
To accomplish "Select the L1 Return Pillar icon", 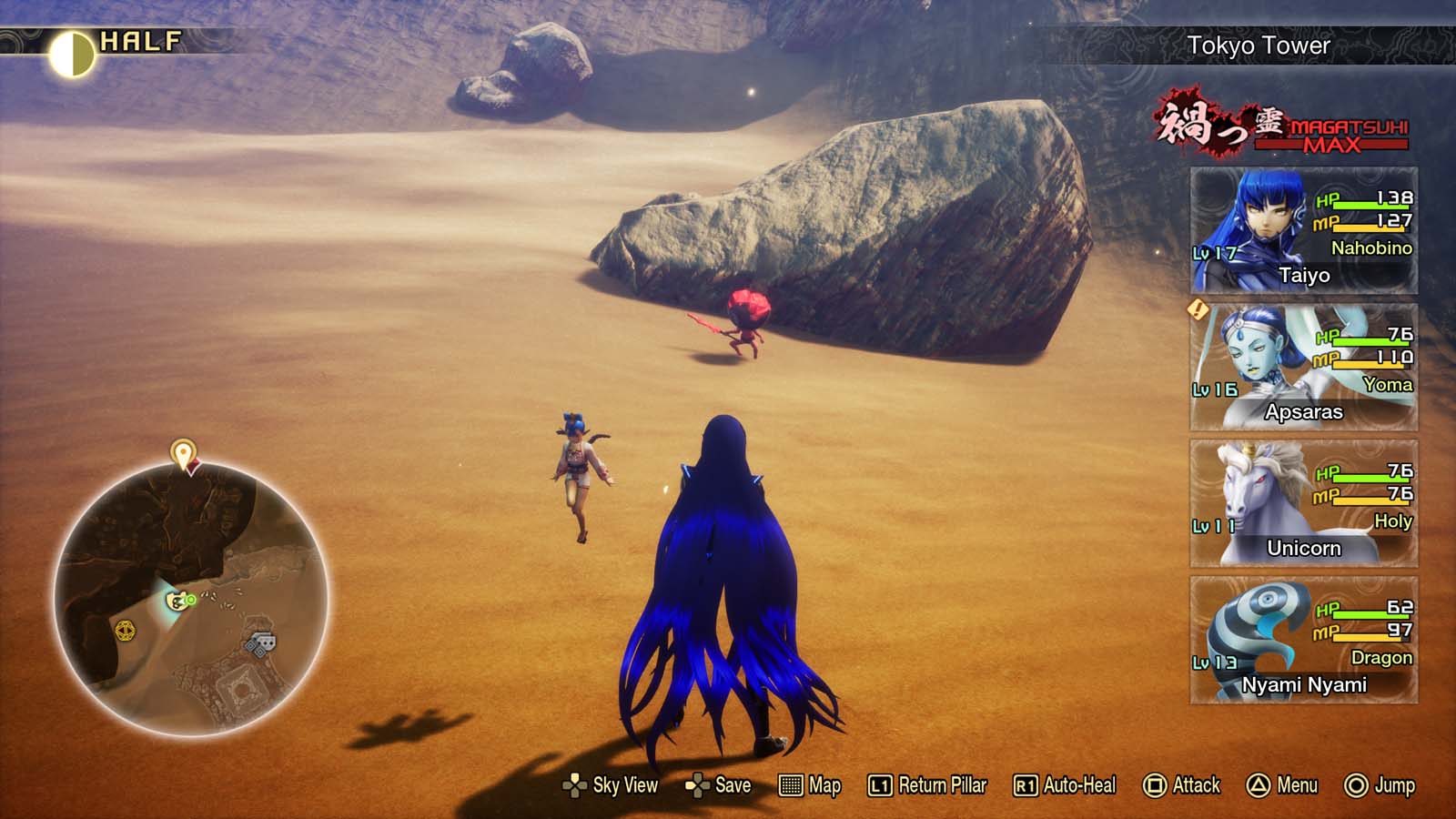I will (x=879, y=784).
